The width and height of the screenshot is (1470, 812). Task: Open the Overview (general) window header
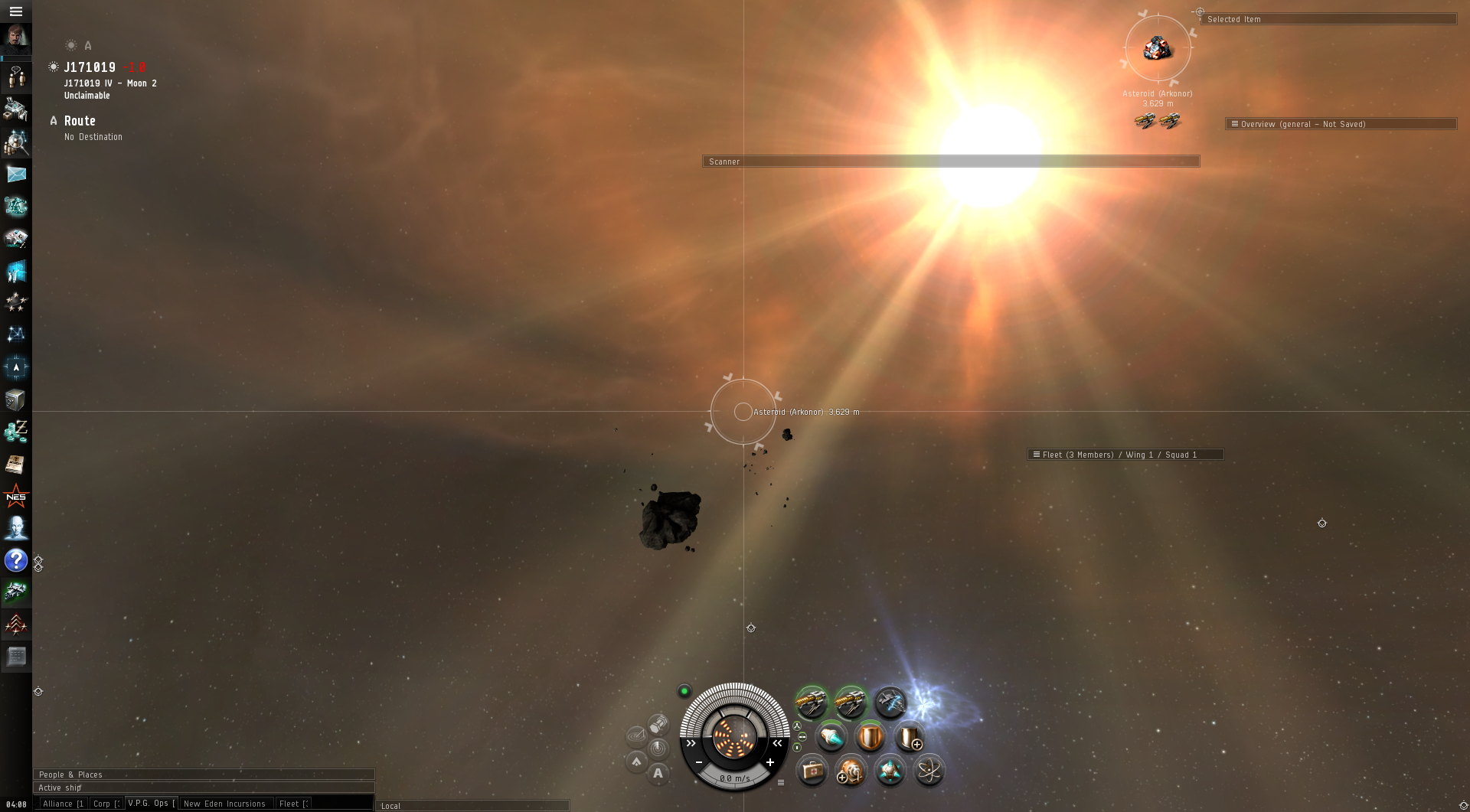1340,124
